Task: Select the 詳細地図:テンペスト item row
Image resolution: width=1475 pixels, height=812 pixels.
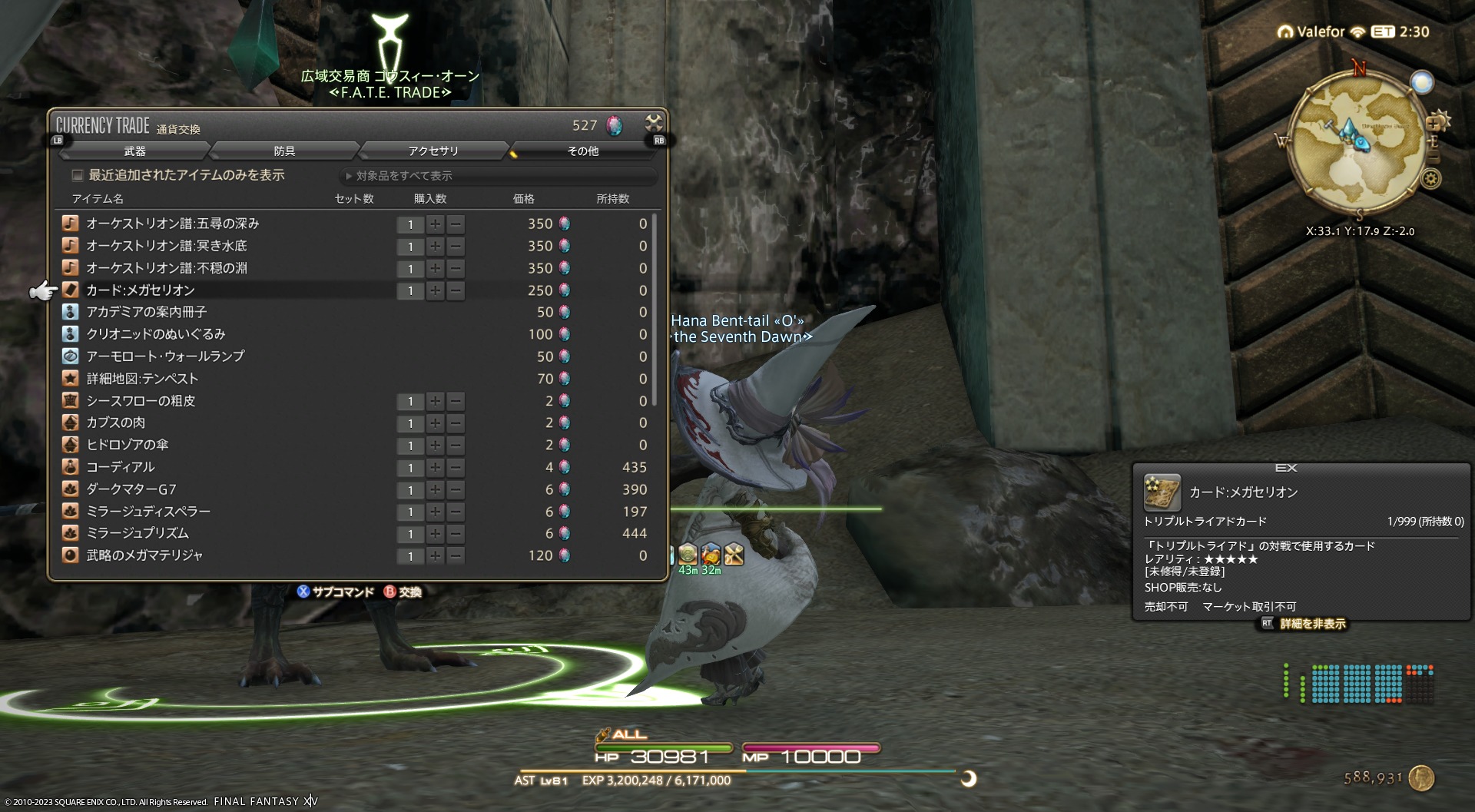Action: click(x=142, y=379)
